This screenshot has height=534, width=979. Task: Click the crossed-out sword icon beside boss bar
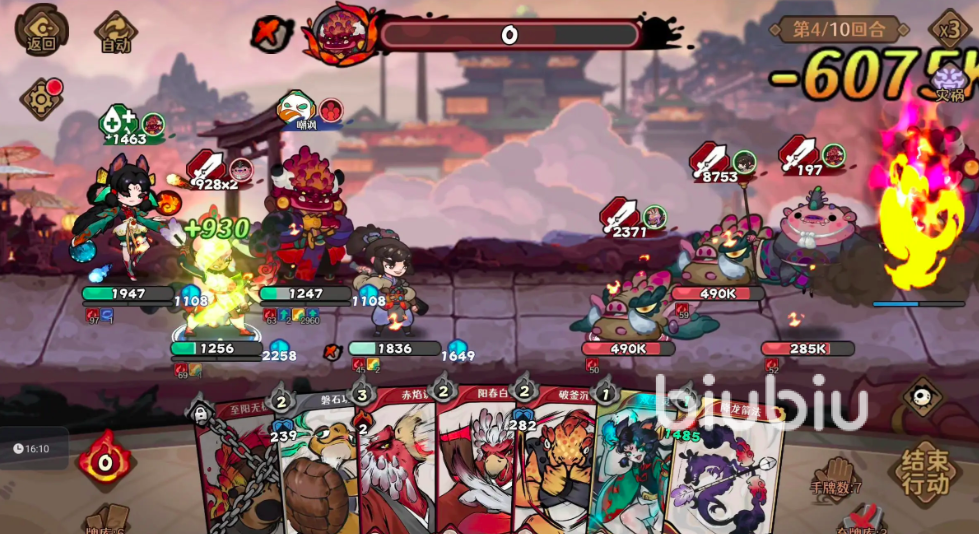(270, 33)
